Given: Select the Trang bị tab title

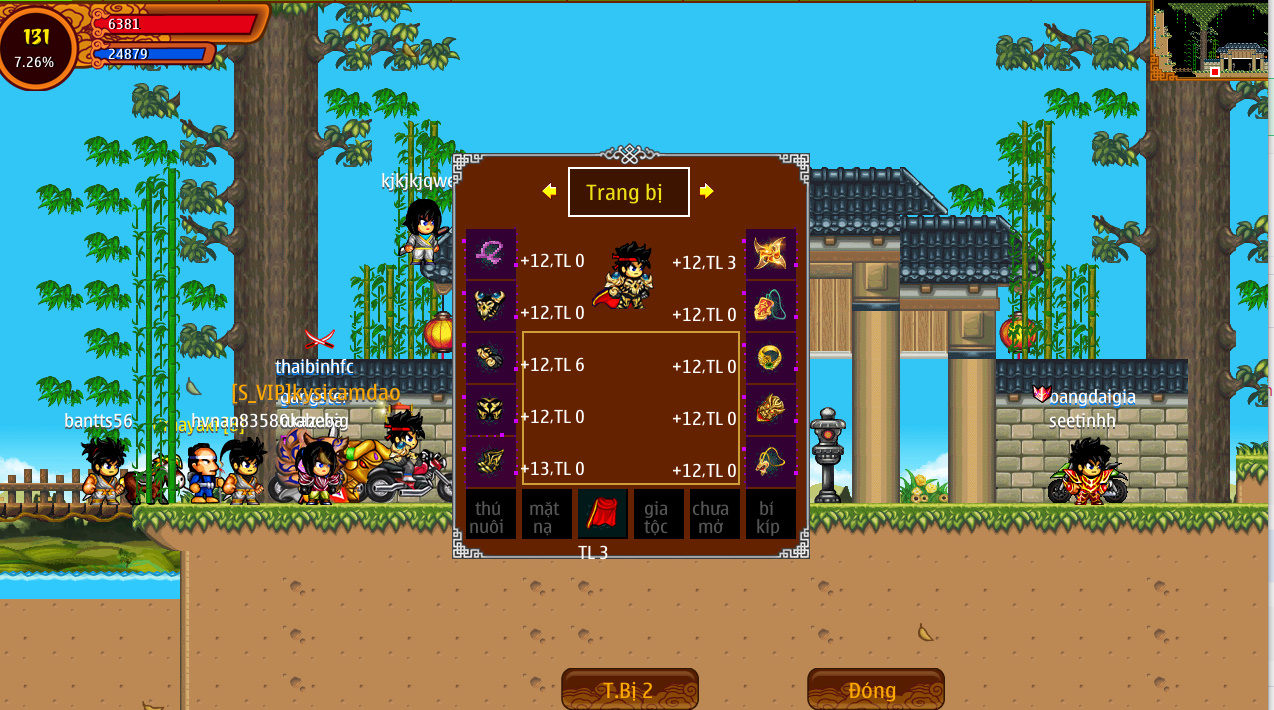Looking at the screenshot, I should (x=628, y=192).
